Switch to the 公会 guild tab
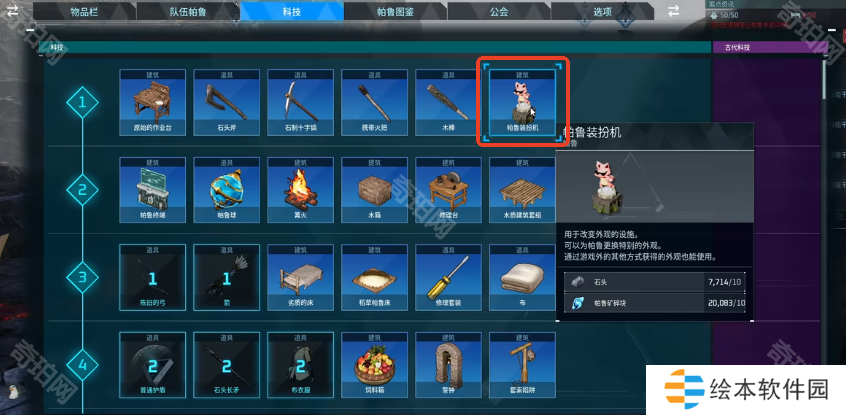846x415 pixels. pos(499,11)
